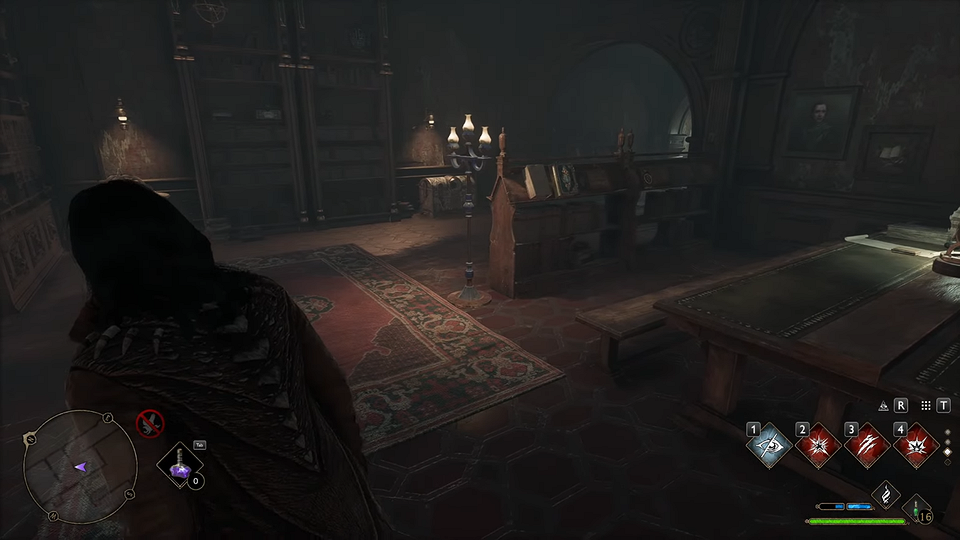Activate the ancient magic swirl icon
This screenshot has width=960, height=540.
(884, 494)
